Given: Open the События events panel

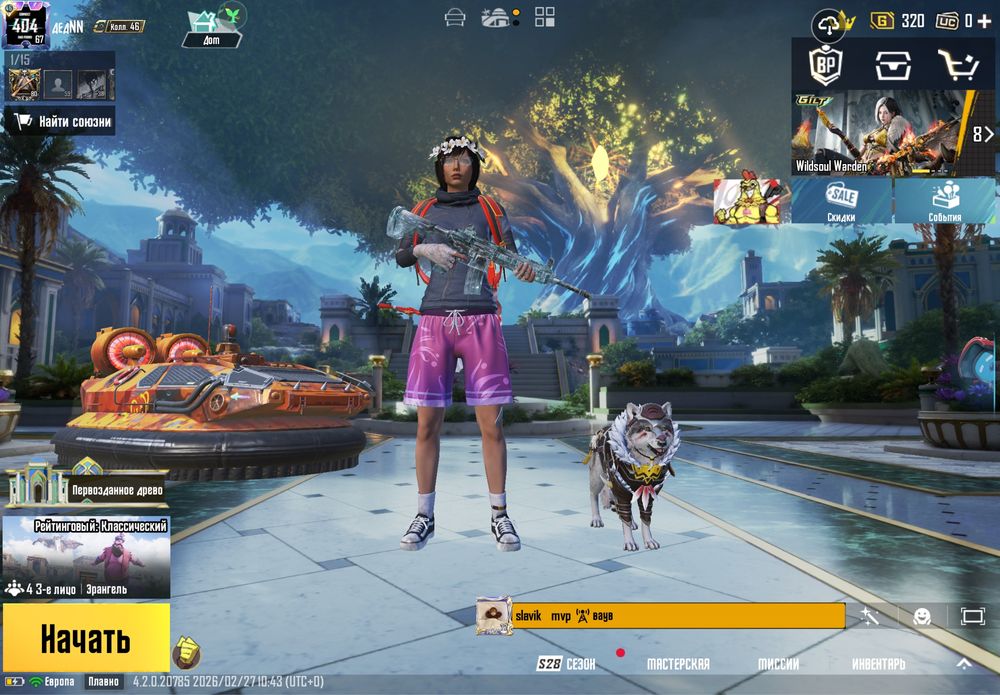Looking at the screenshot, I should [944, 201].
